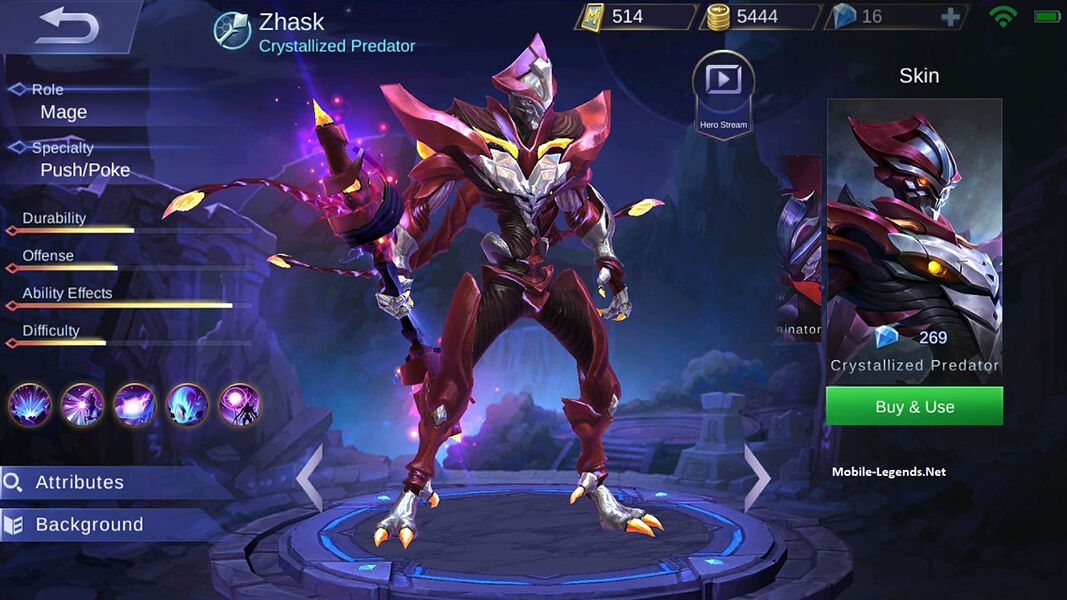
Task: Open the hero Background story
Action: click(89, 525)
